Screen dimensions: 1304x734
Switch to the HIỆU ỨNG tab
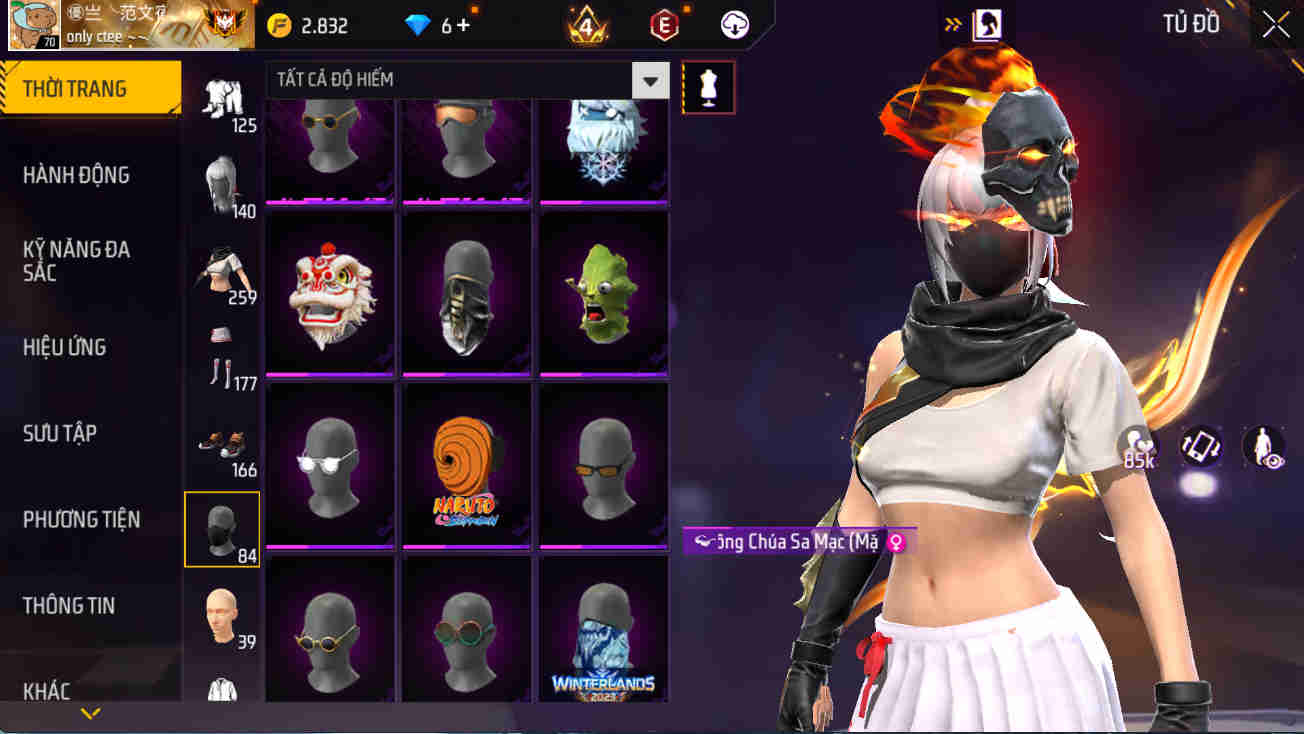tap(62, 346)
